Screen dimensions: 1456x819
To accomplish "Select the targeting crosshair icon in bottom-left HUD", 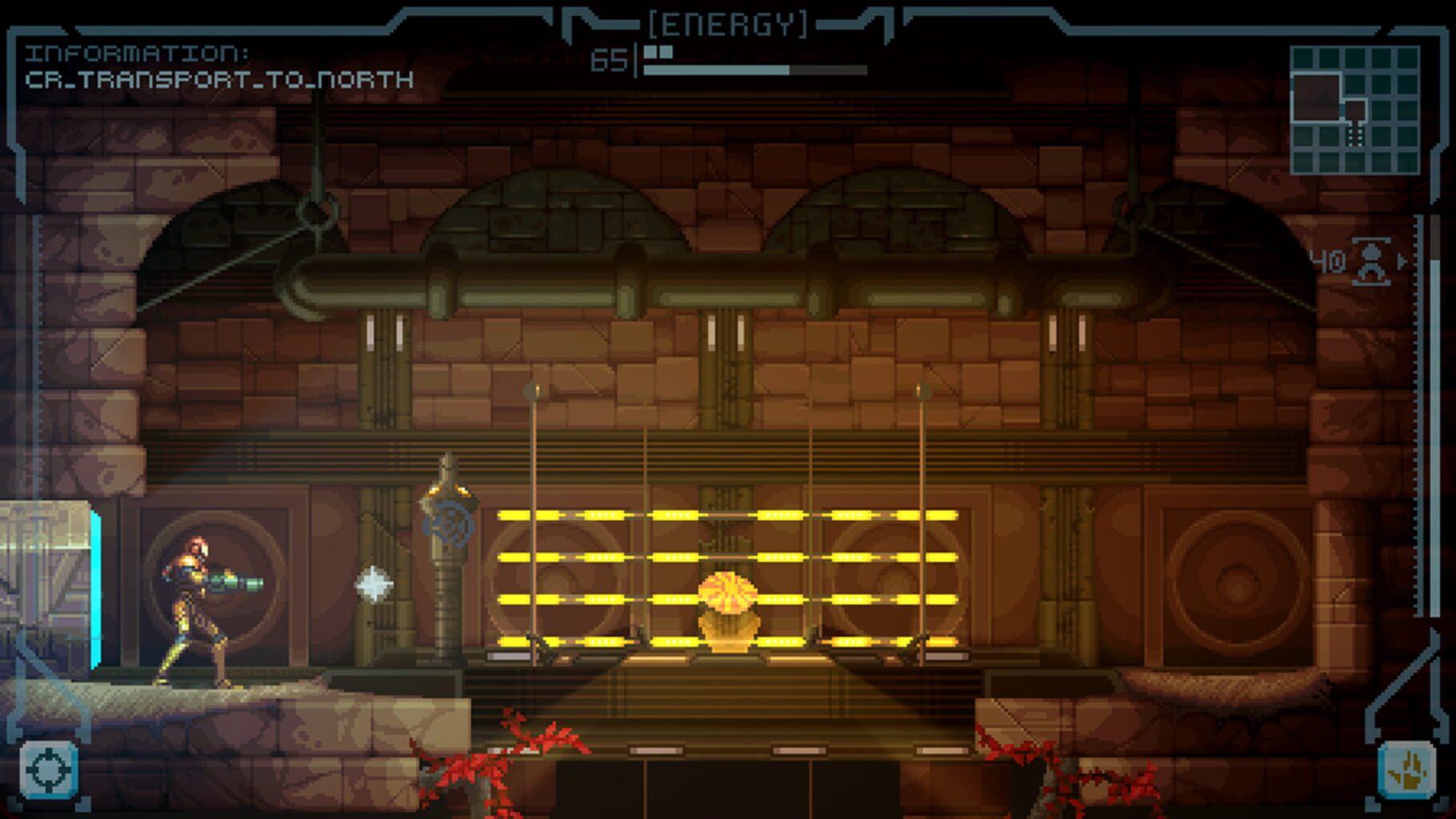I will pos(50,769).
